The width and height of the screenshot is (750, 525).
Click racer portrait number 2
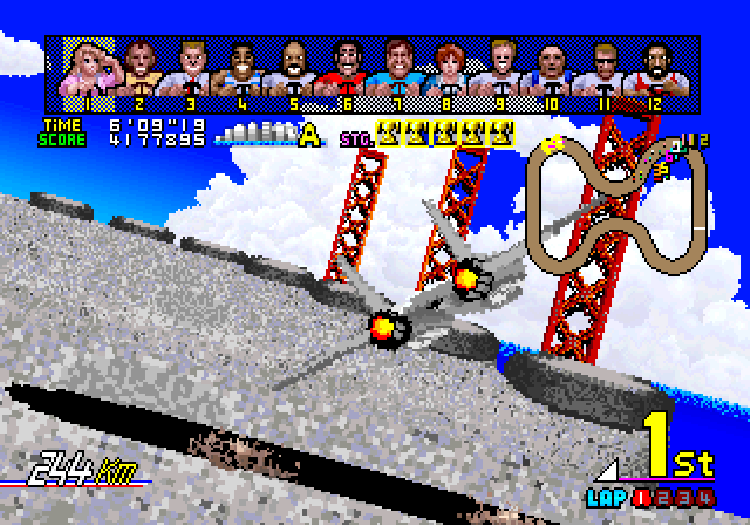(140, 72)
